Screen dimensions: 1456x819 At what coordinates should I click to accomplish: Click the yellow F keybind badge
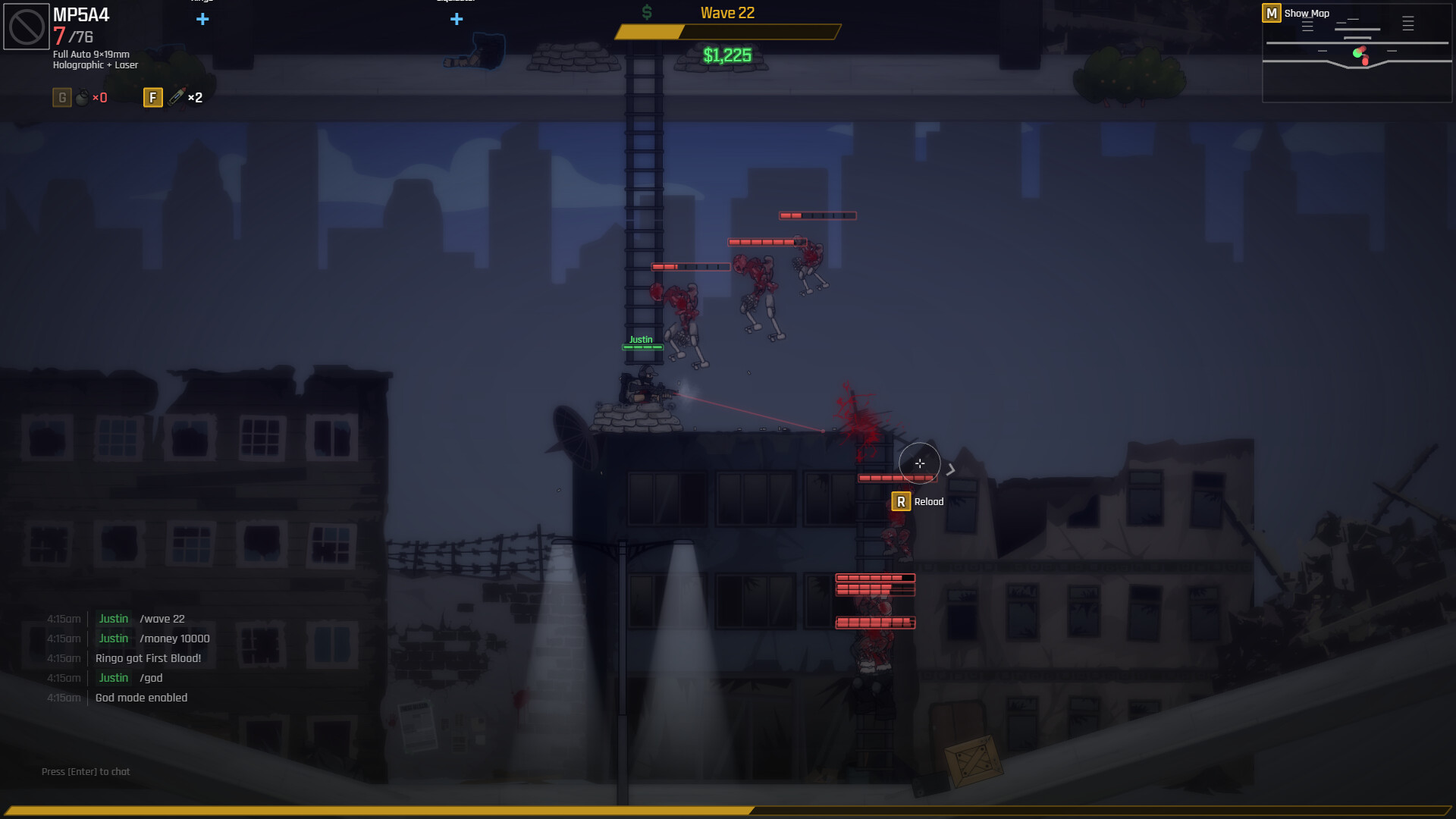[153, 97]
